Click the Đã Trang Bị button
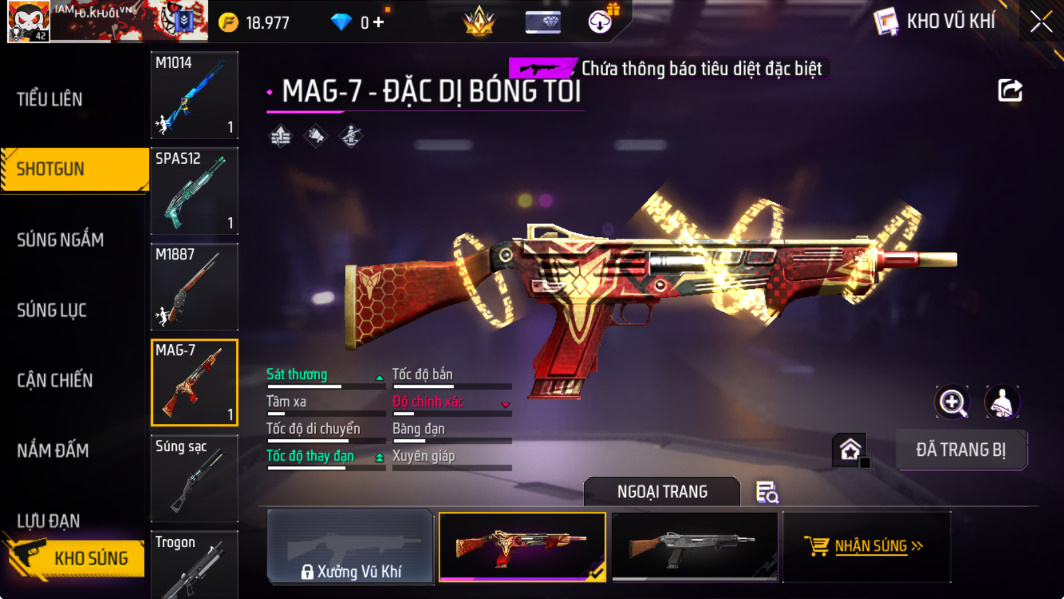The width and height of the screenshot is (1064, 599). coord(960,450)
